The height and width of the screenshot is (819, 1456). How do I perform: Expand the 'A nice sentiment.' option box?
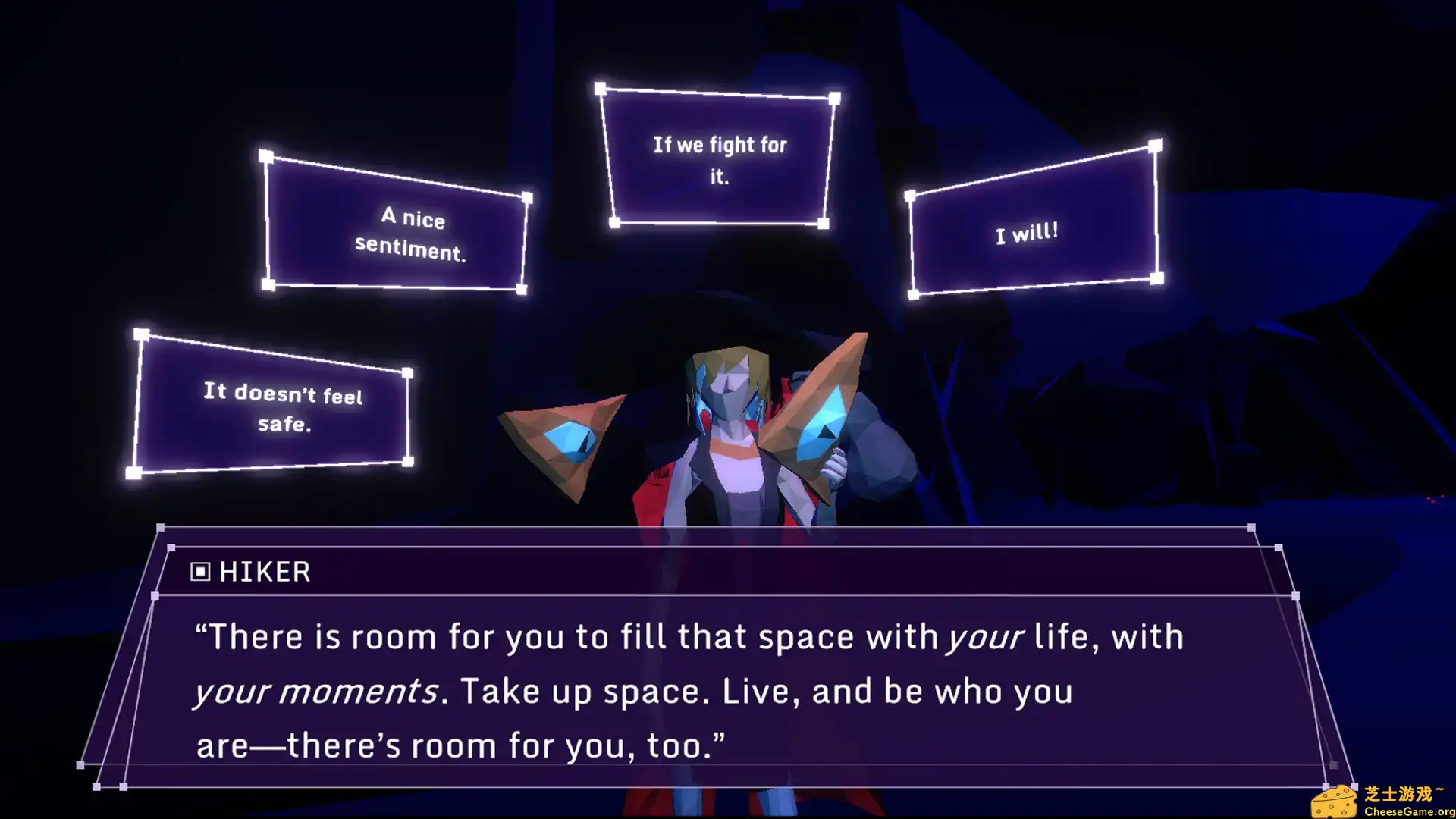(413, 234)
